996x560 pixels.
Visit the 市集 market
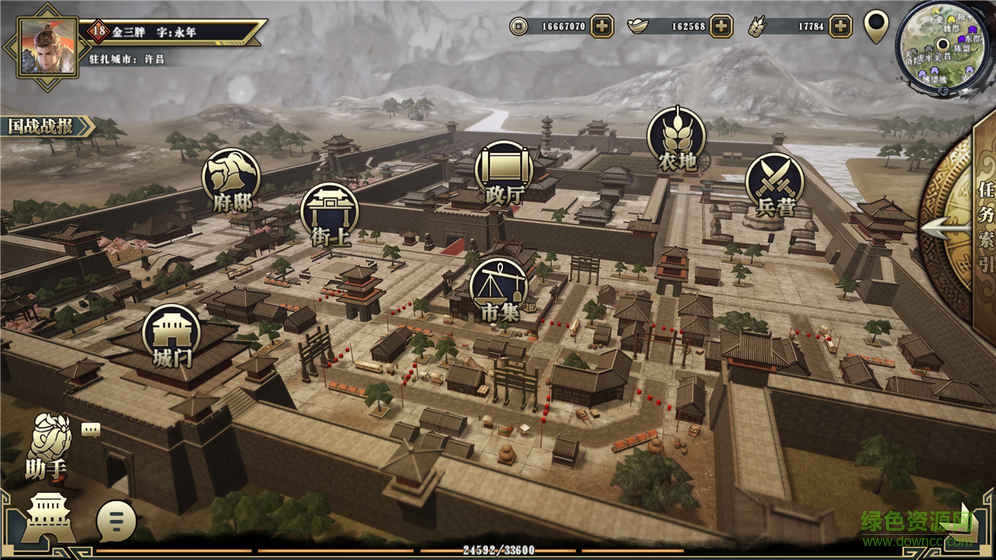(499, 287)
